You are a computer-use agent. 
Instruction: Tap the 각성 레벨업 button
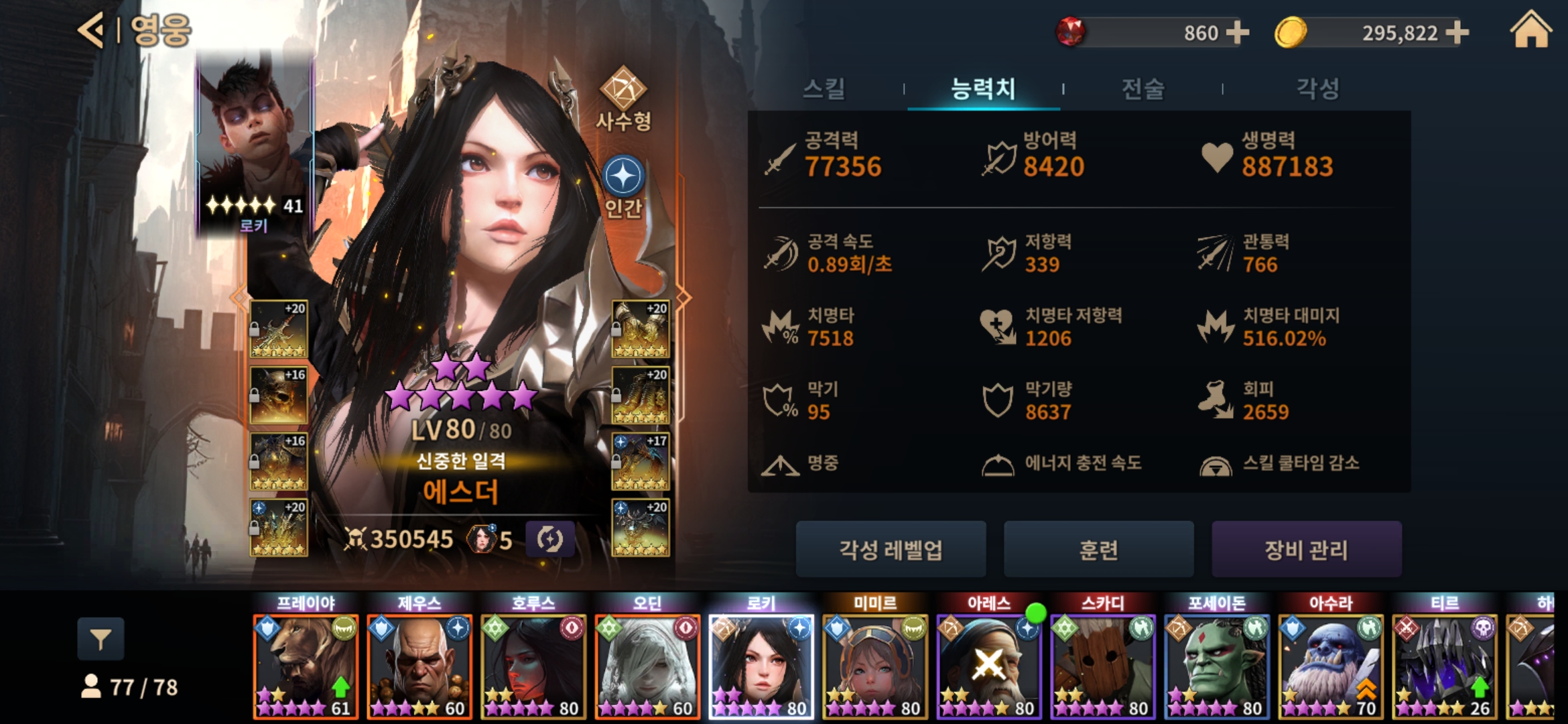[891, 550]
